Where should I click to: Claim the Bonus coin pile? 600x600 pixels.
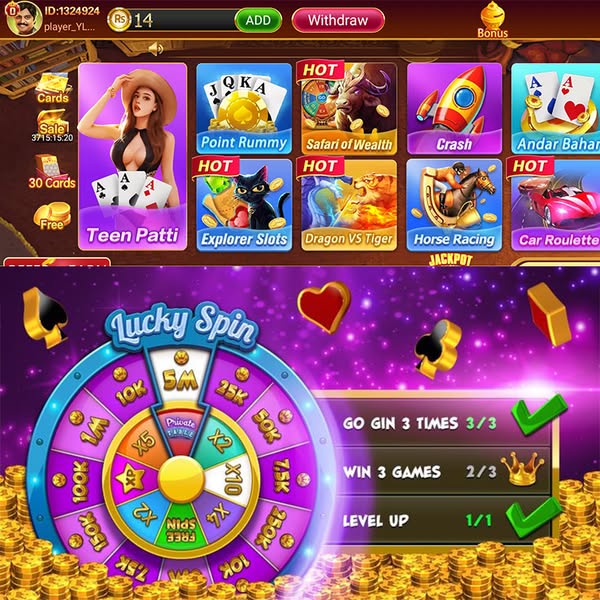click(x=492, y=19)
